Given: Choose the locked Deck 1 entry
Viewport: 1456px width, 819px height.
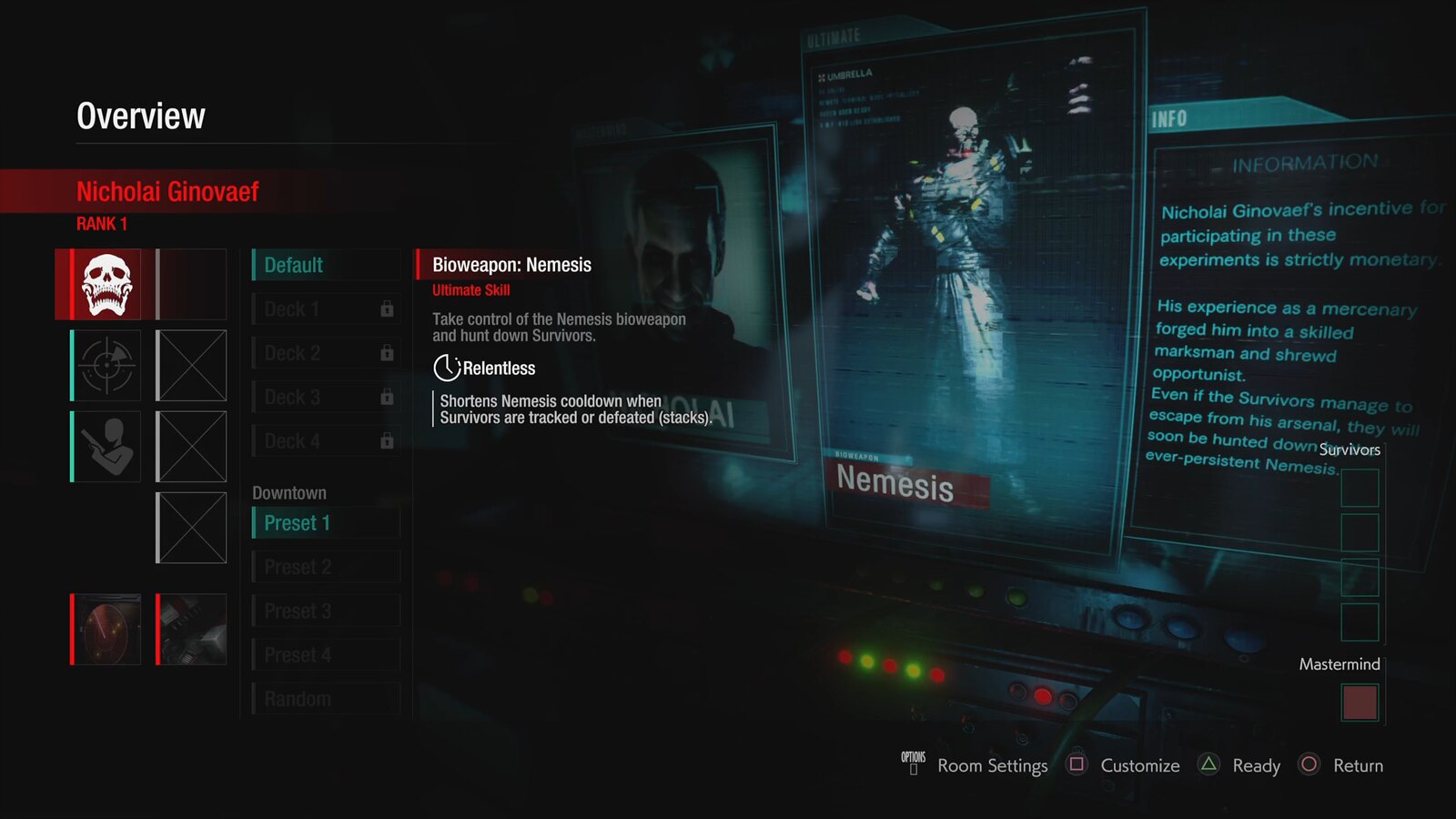Looking at the screenshot, I should (x=325, y=309).
